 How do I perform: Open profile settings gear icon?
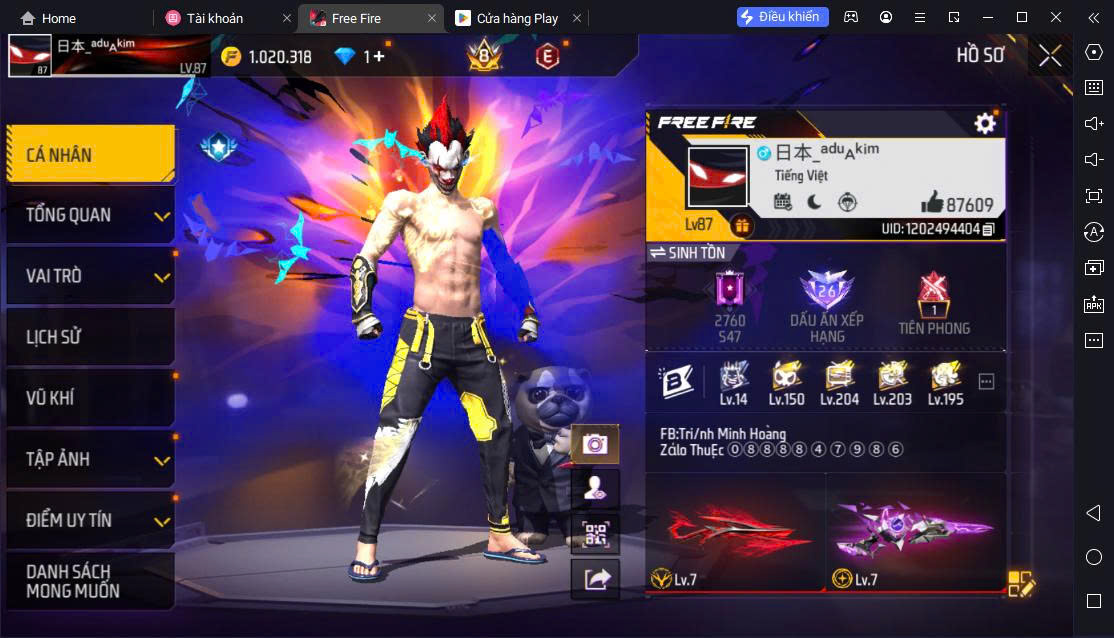[985, 123]
